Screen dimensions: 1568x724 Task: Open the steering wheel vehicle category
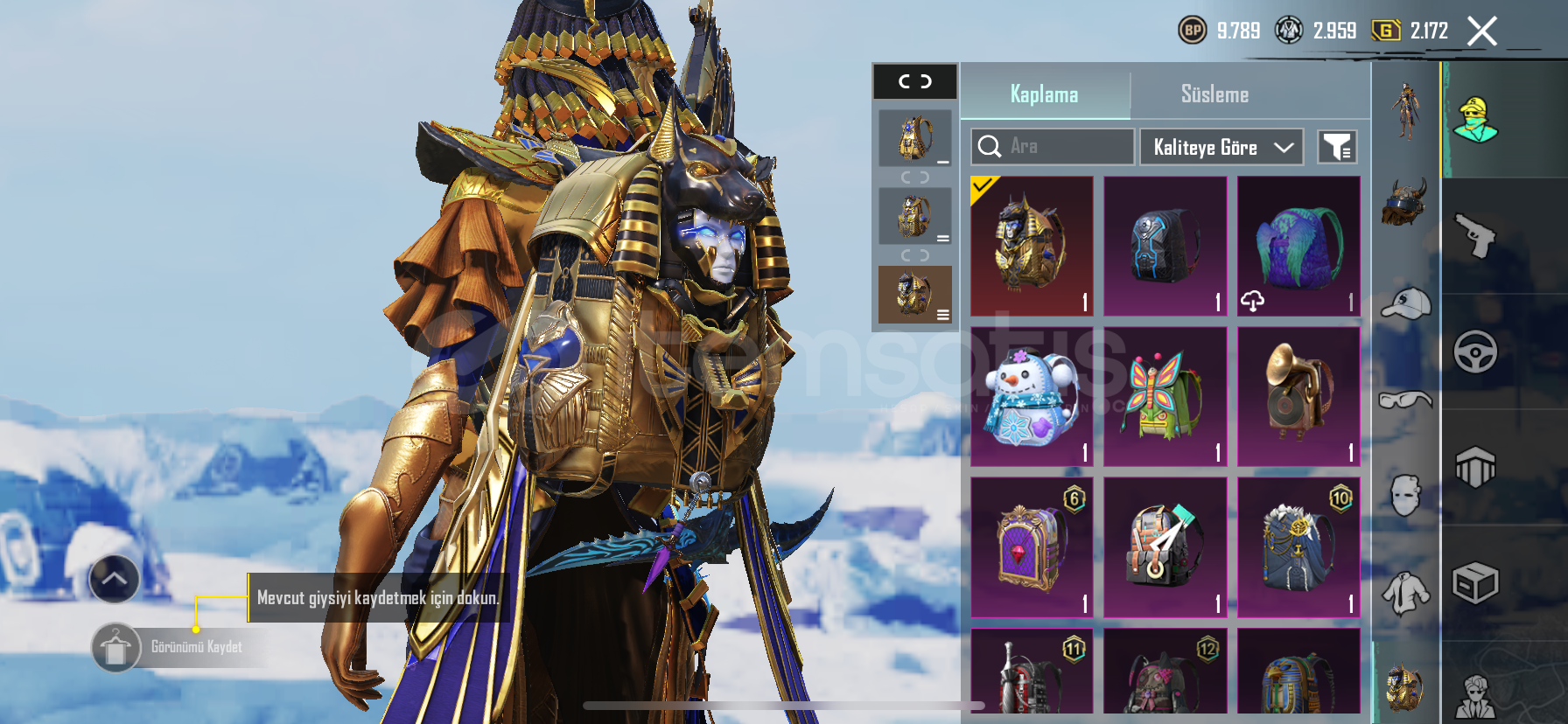coord(1475,352)
